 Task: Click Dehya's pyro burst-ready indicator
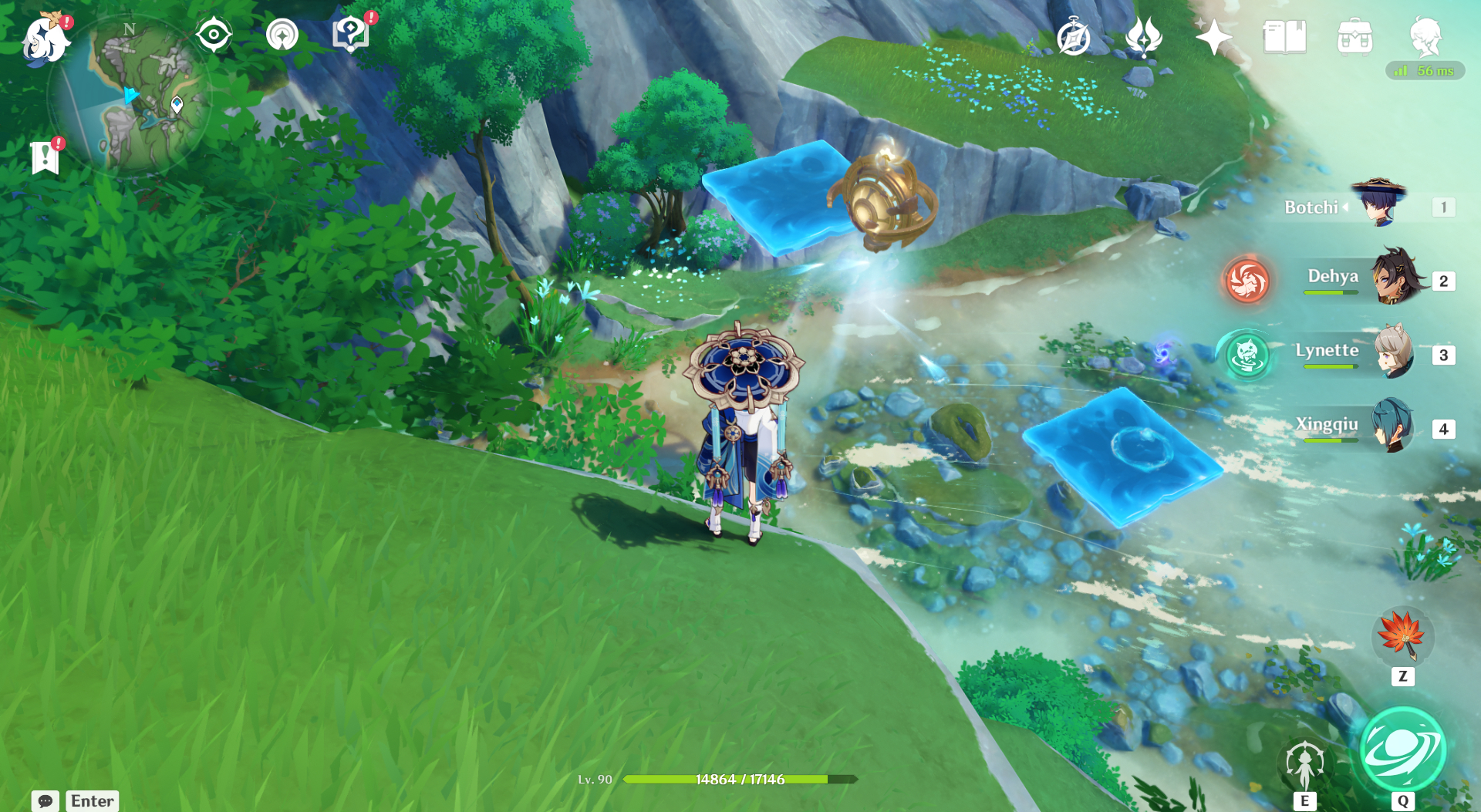1247,281
